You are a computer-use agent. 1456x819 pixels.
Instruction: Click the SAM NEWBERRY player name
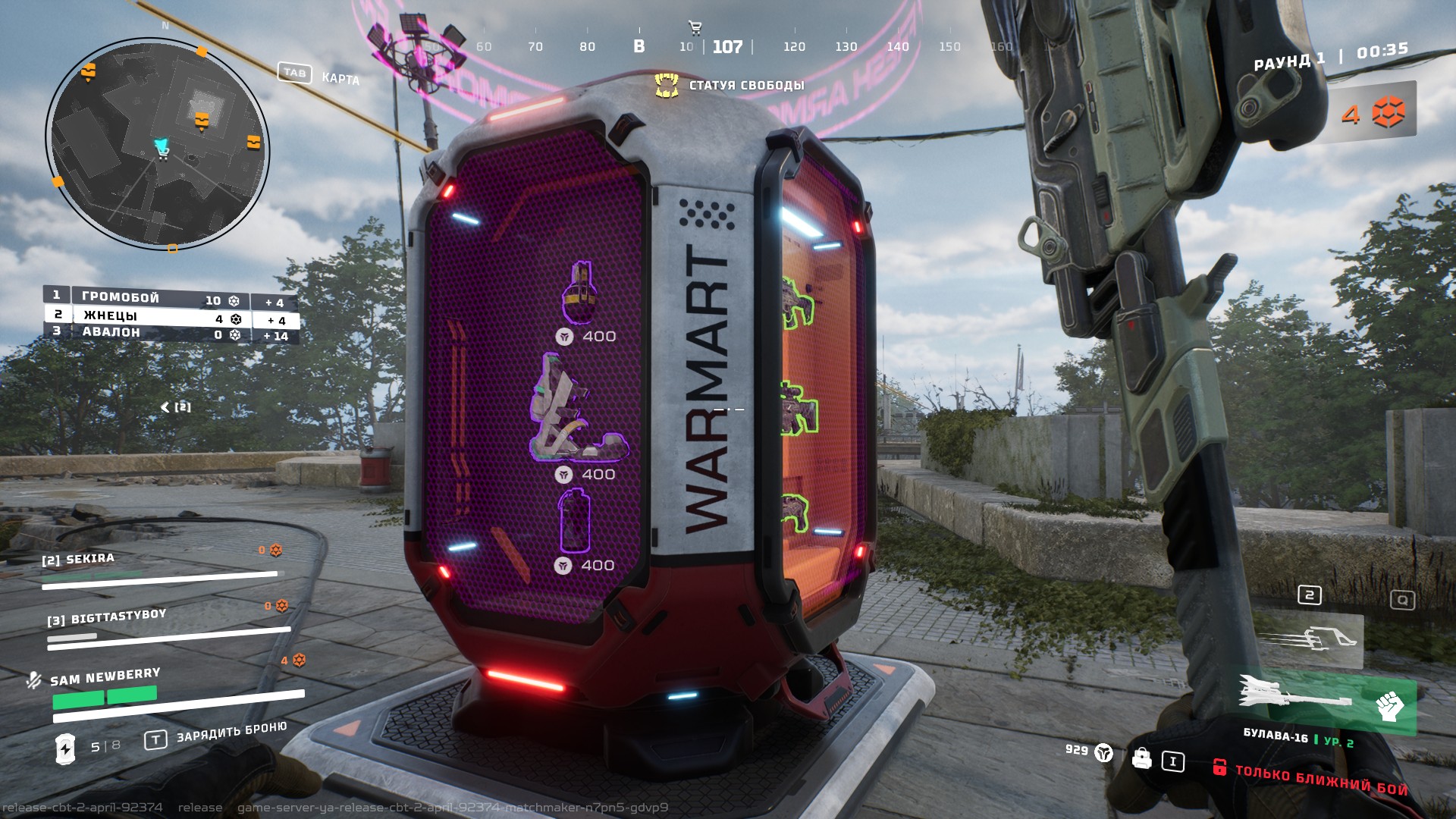pos(105,676)
